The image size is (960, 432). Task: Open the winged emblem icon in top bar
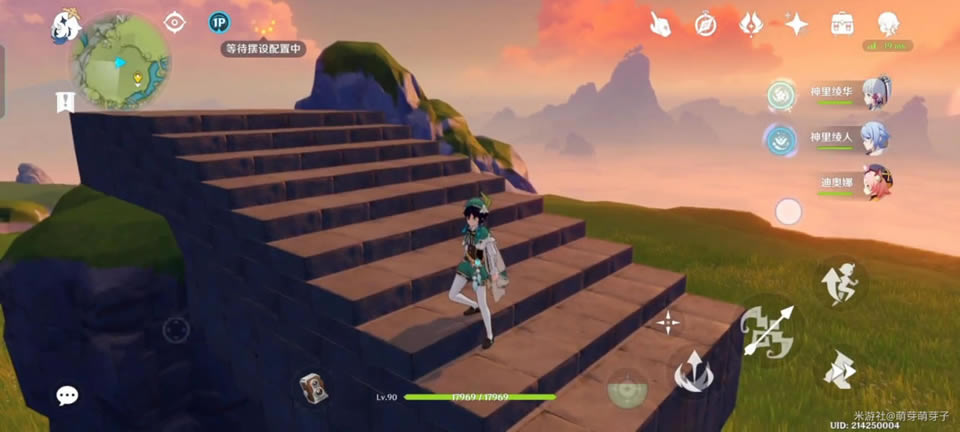coord(751,24)
